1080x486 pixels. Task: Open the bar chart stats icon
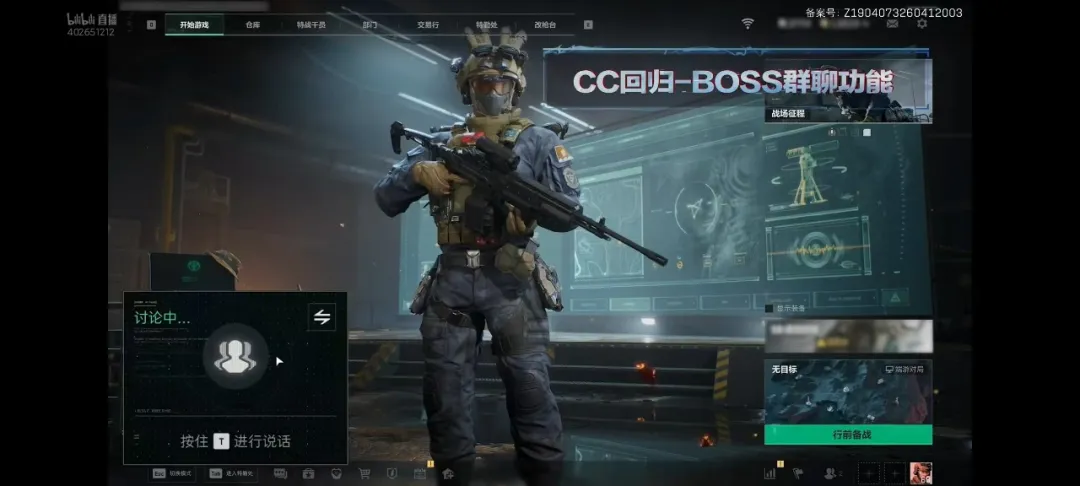point(771,473)
